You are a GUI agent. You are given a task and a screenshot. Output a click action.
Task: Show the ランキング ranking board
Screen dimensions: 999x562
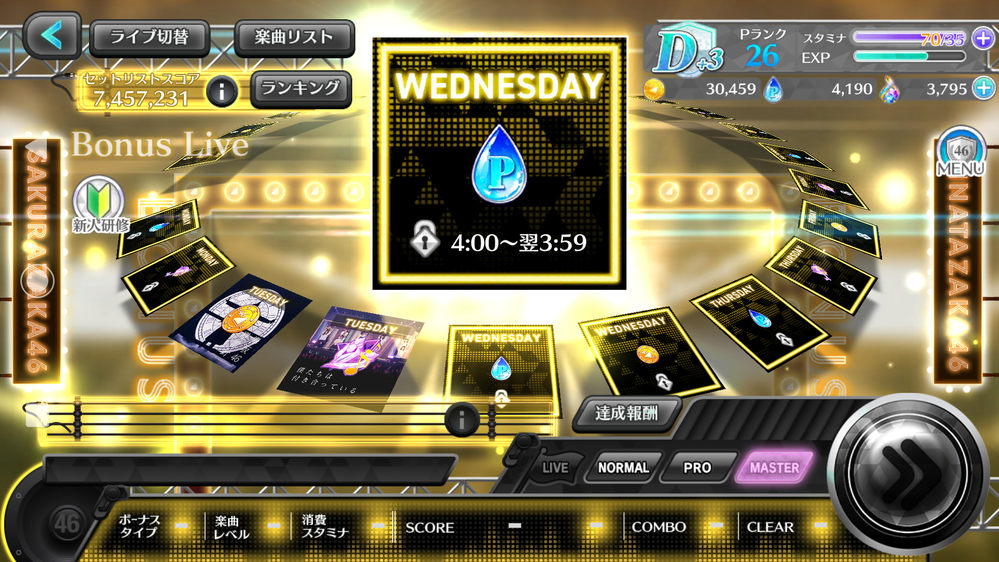point(301,88)
